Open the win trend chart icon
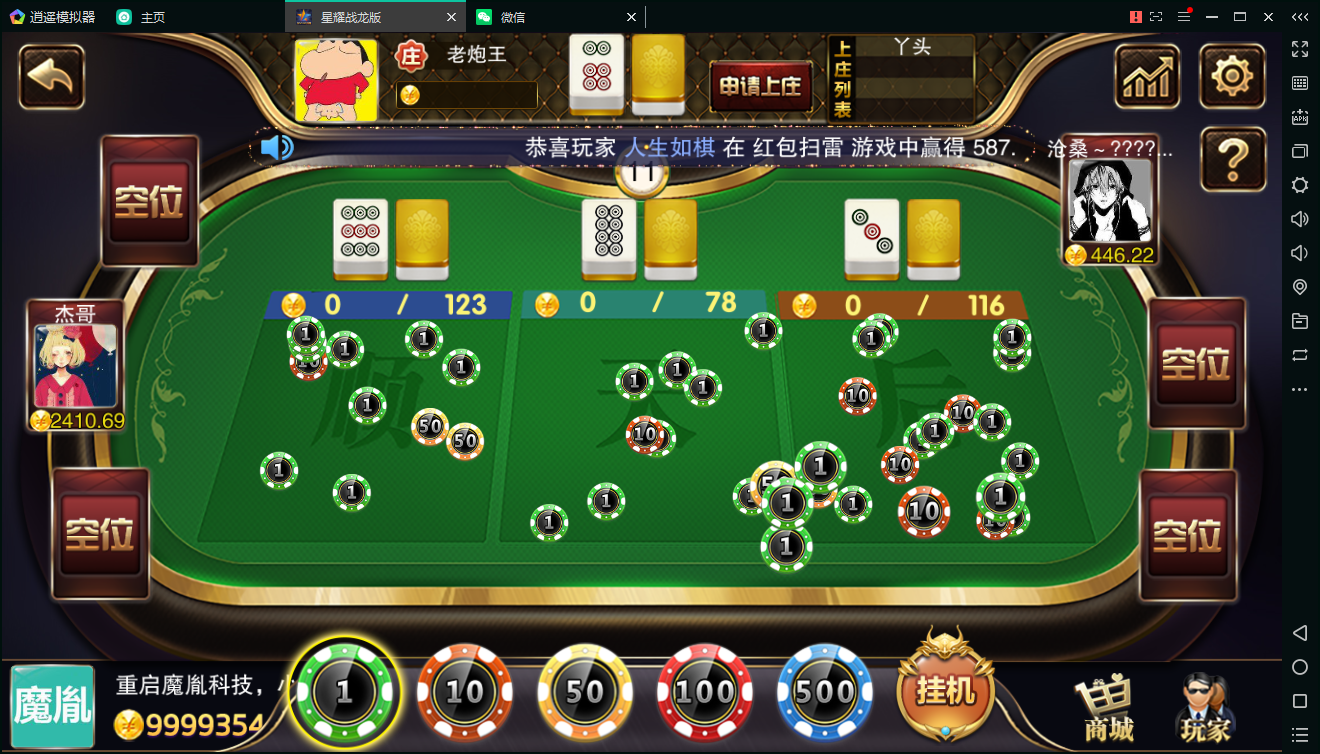Screen dimensions: 1320x754 (1147, 76)
